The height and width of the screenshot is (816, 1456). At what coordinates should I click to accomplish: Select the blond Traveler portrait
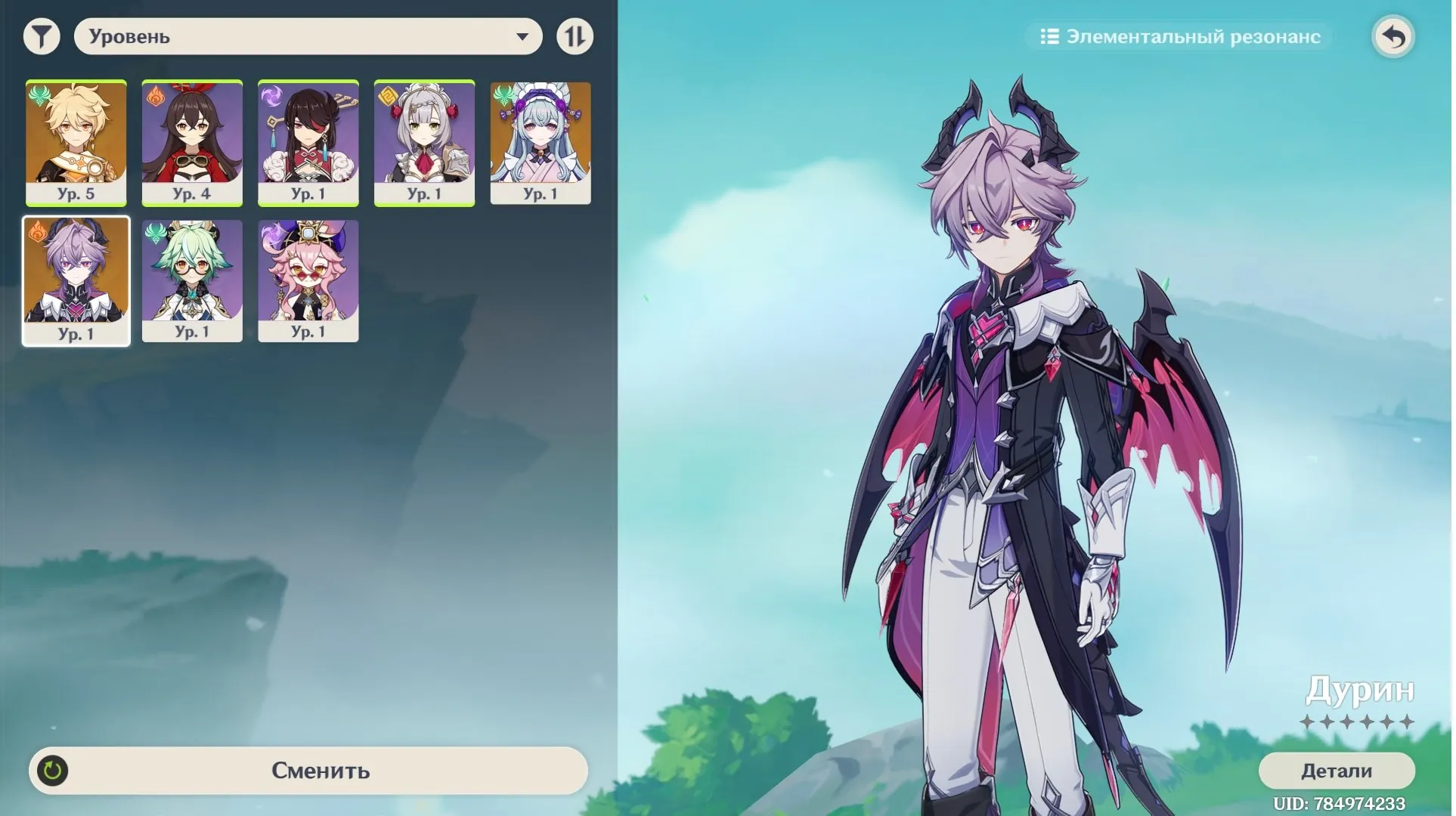coord(76,142)
